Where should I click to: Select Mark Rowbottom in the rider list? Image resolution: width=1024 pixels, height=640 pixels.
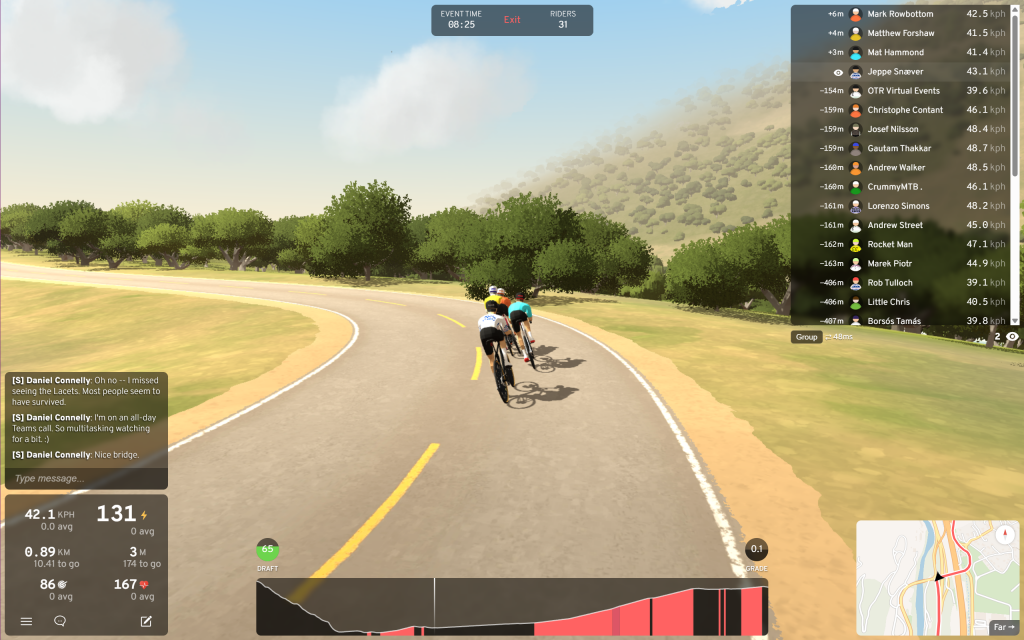click(900, 14)
